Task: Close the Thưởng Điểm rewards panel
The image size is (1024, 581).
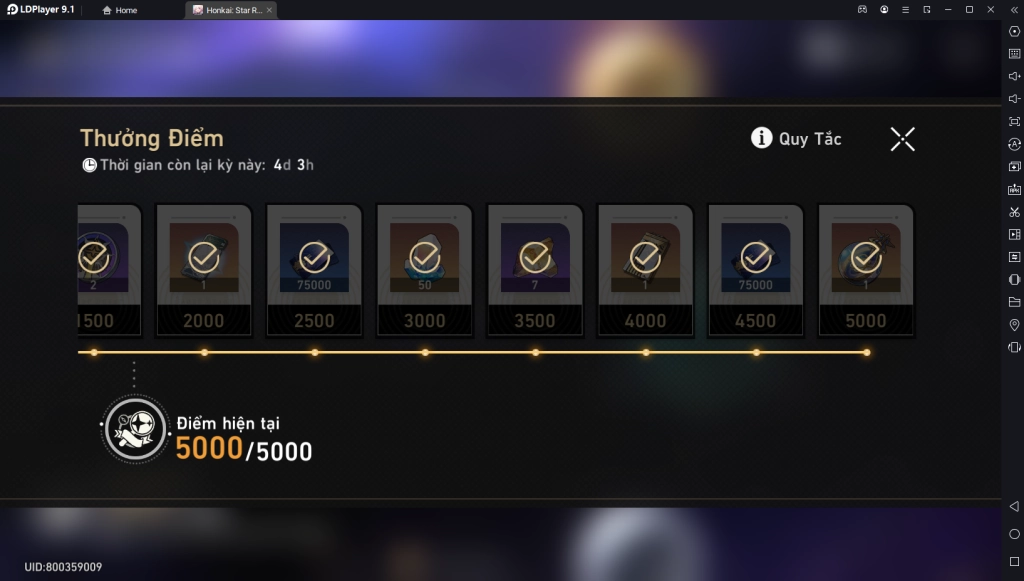Action: pyautogui.click(x=902, y=139)
